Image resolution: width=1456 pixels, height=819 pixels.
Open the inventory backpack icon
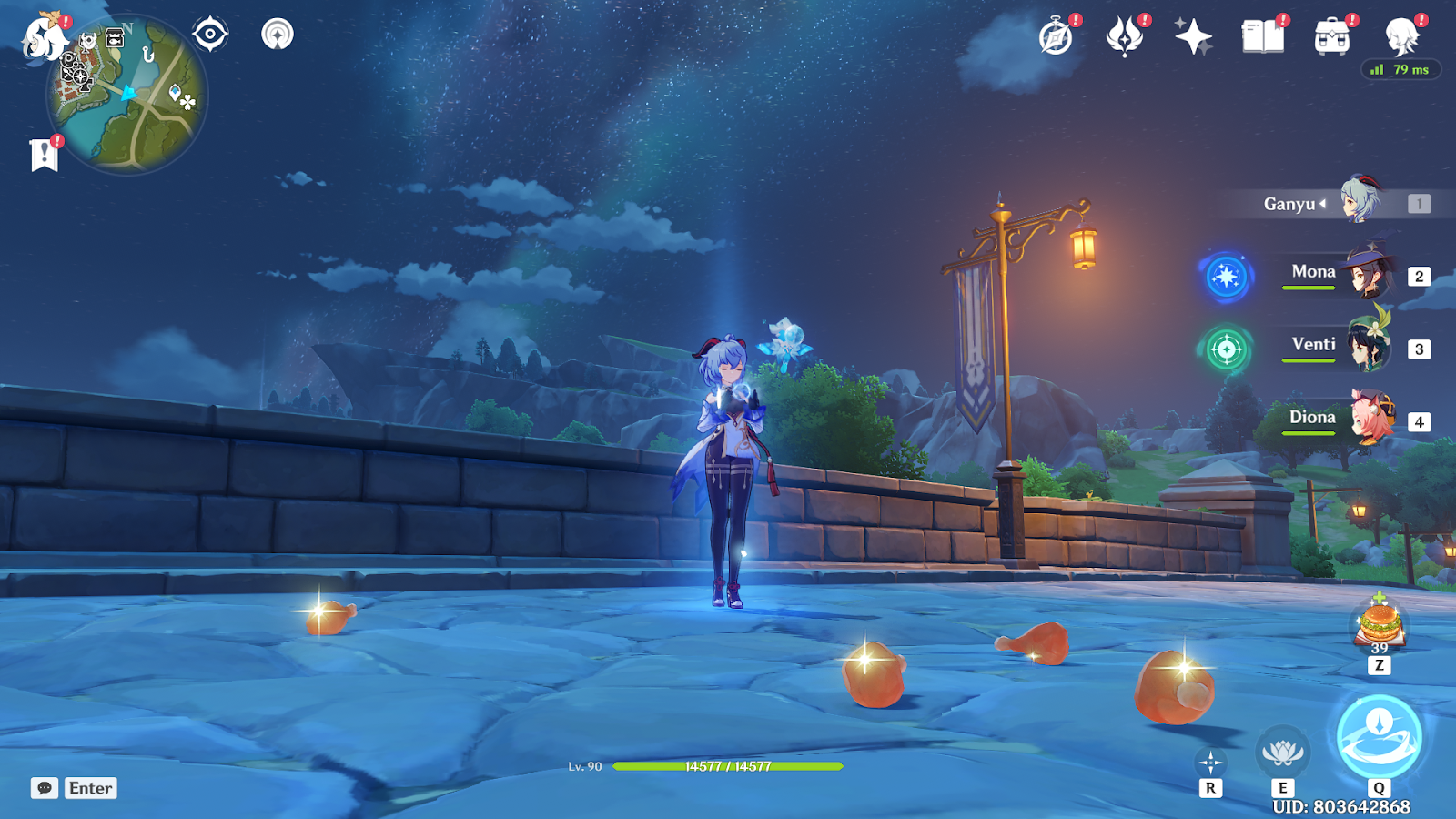[x=1331, y=37]
